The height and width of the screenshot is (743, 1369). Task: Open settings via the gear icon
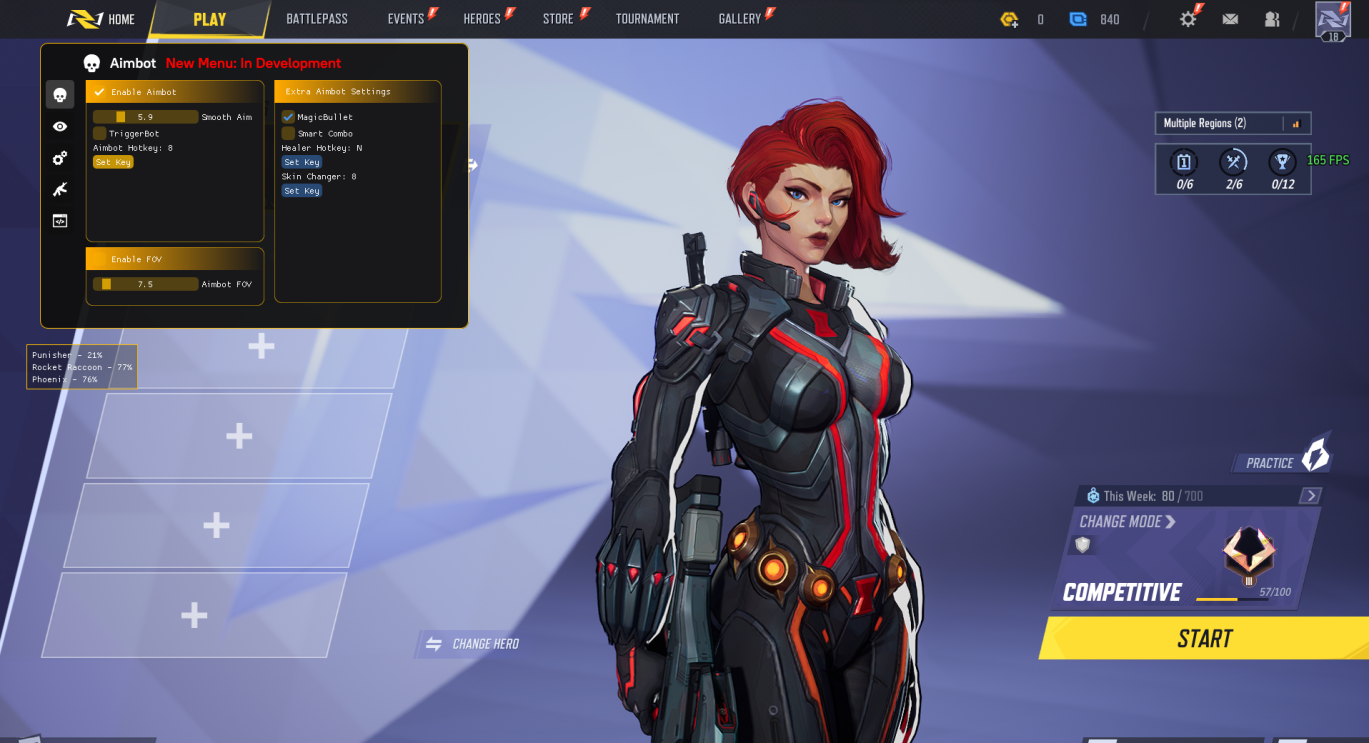1188,19
